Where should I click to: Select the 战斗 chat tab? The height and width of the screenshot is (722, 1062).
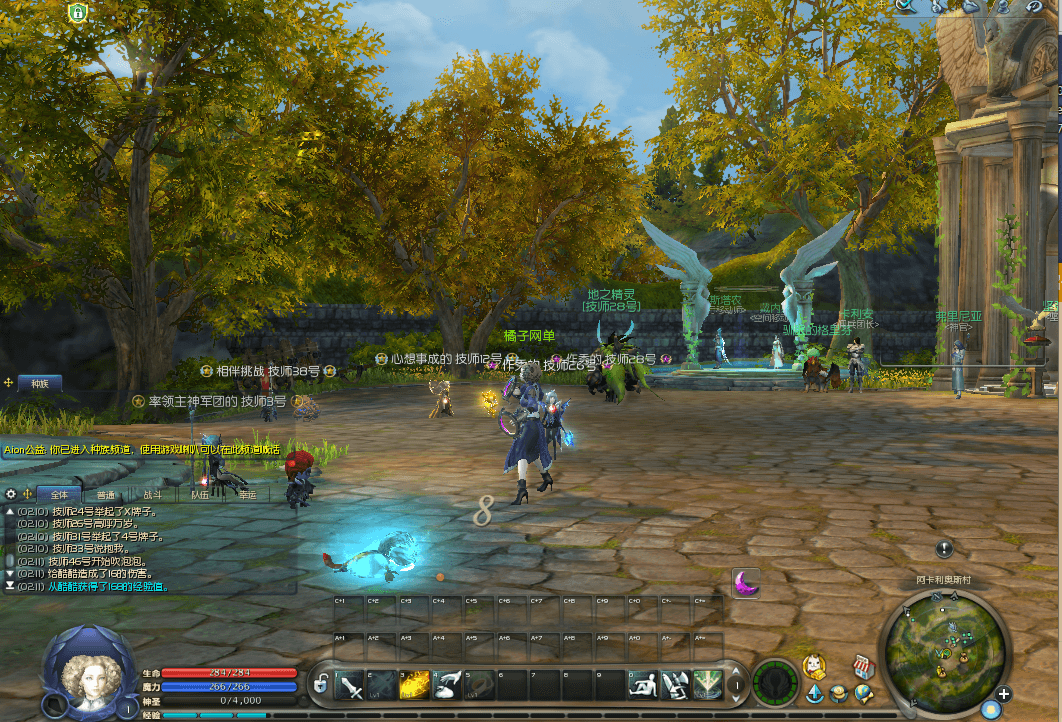pyautogui.click(x=153, y=494)
